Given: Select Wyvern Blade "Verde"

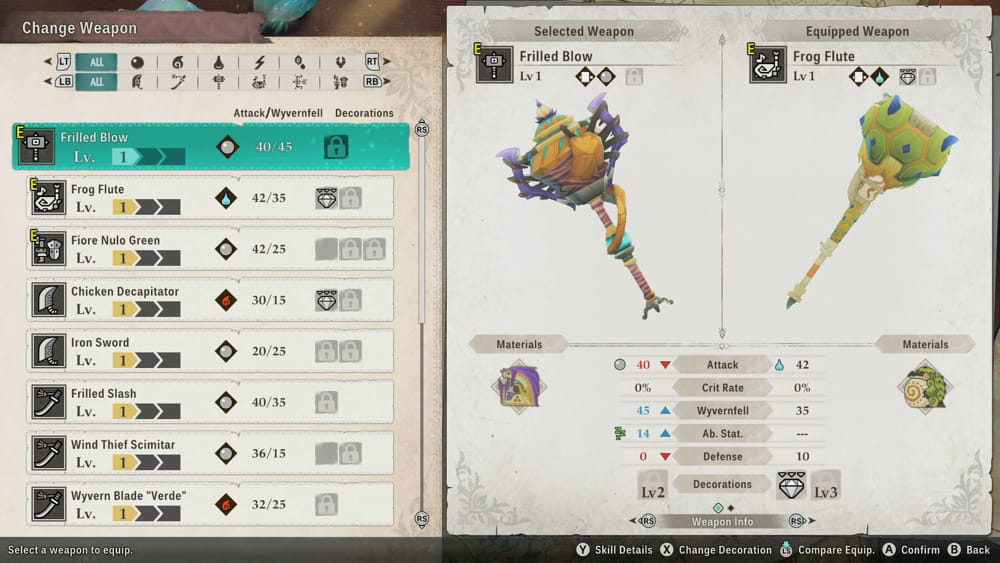Looking at the screenshot, I should pos(210,504).
